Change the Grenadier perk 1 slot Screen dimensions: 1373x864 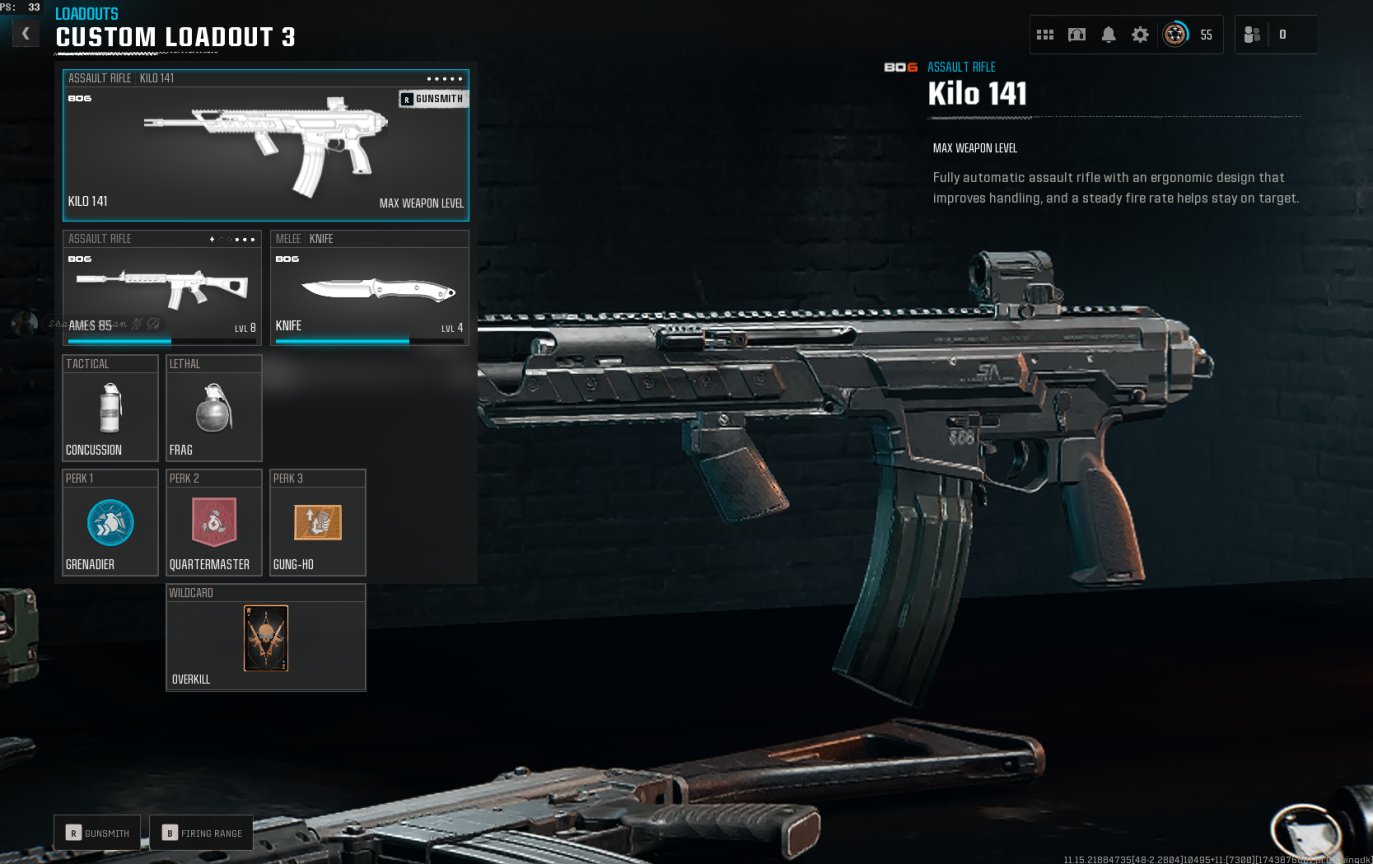(x=110, y=522)
